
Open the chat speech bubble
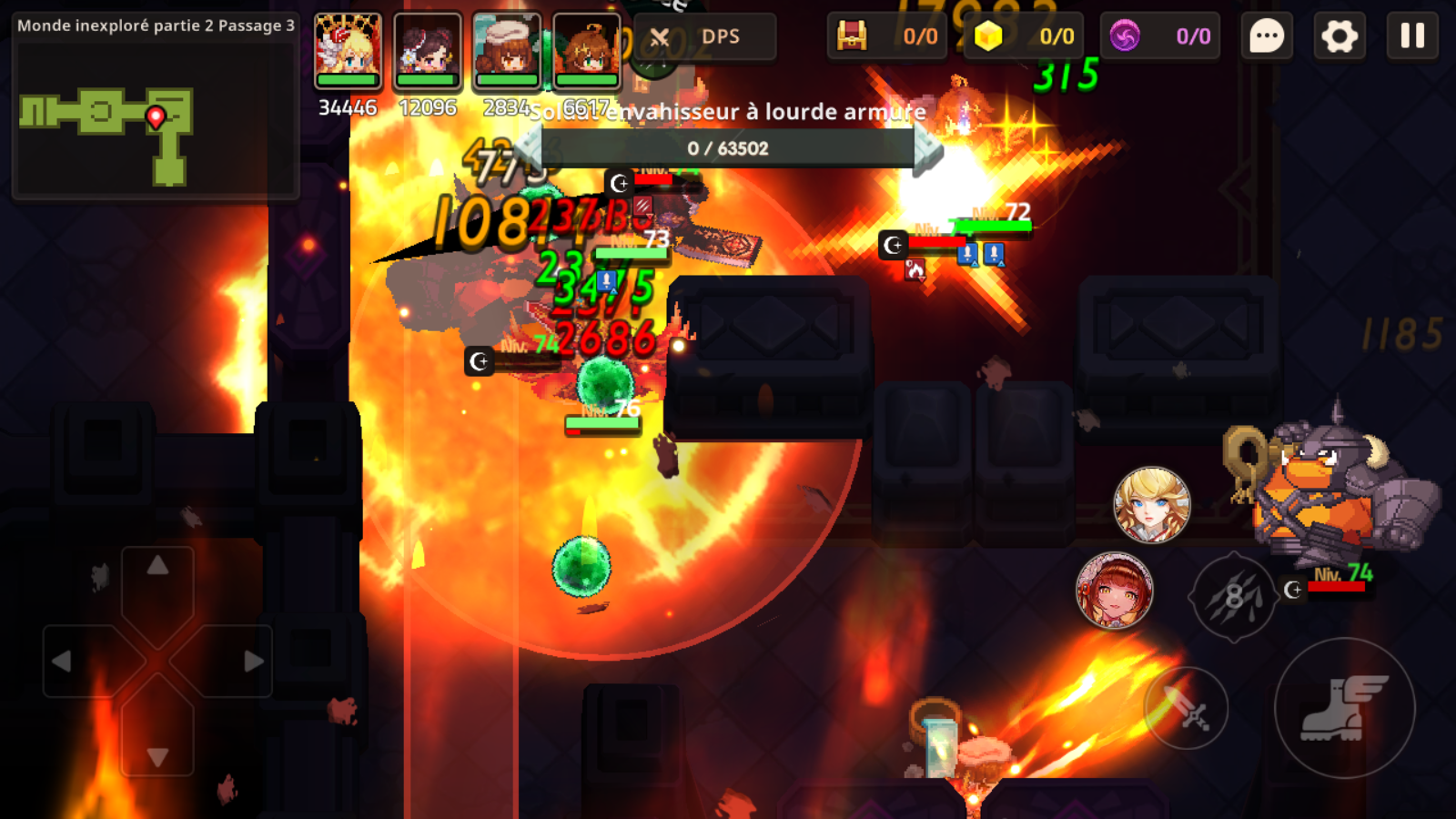point(1266,36)
